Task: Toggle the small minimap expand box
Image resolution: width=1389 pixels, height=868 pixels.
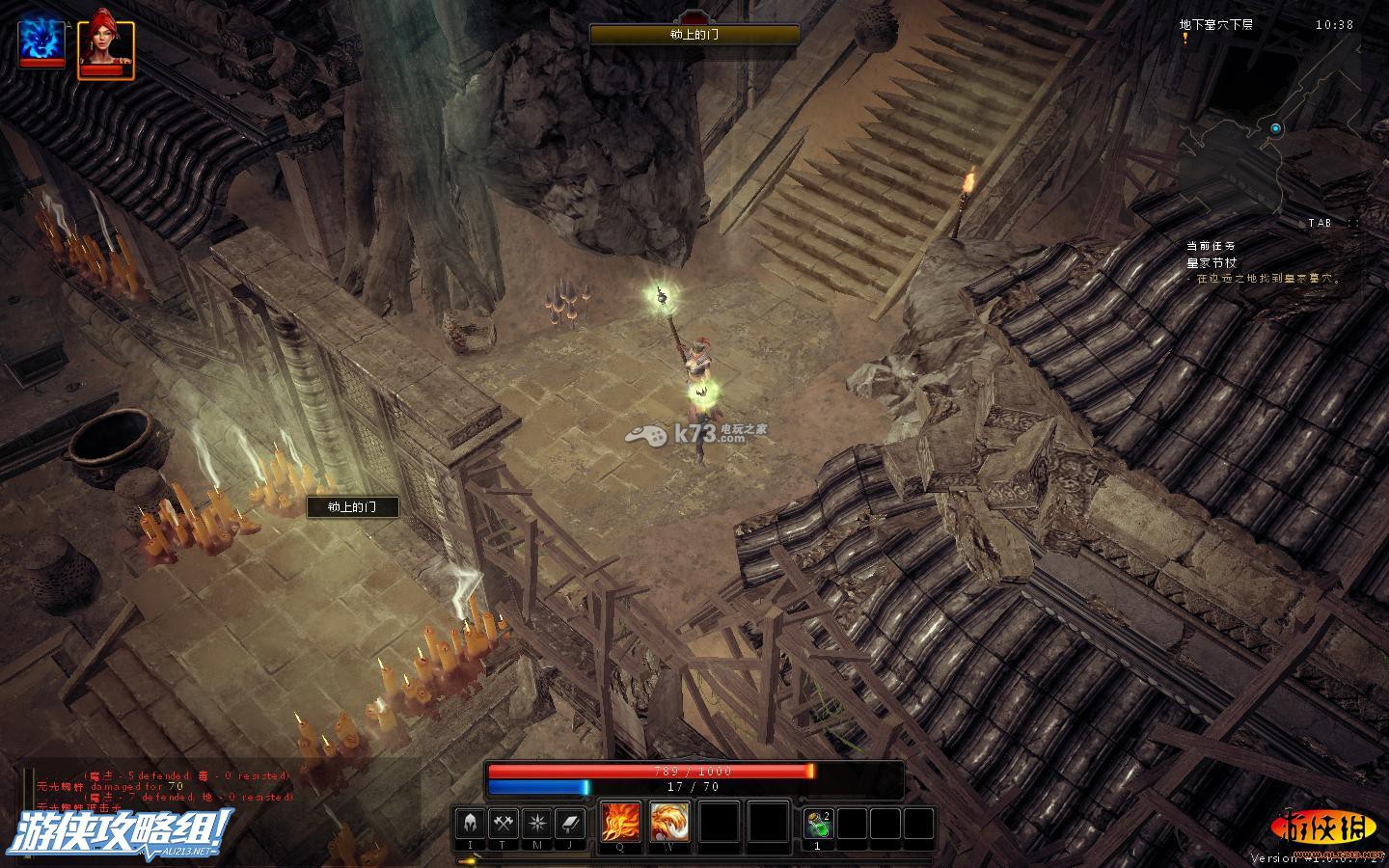Action: [x=1354, y=223]
